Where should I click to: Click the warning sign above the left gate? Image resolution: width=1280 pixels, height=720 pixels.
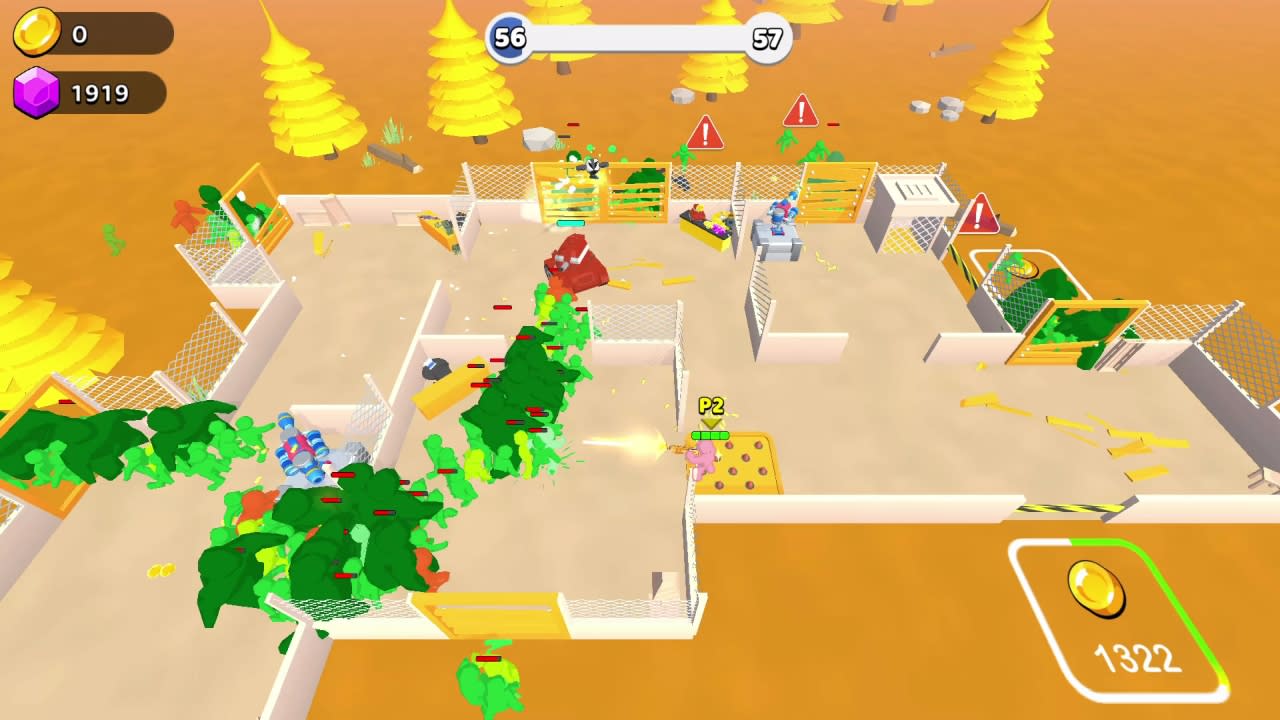click(x=708, y=130)
